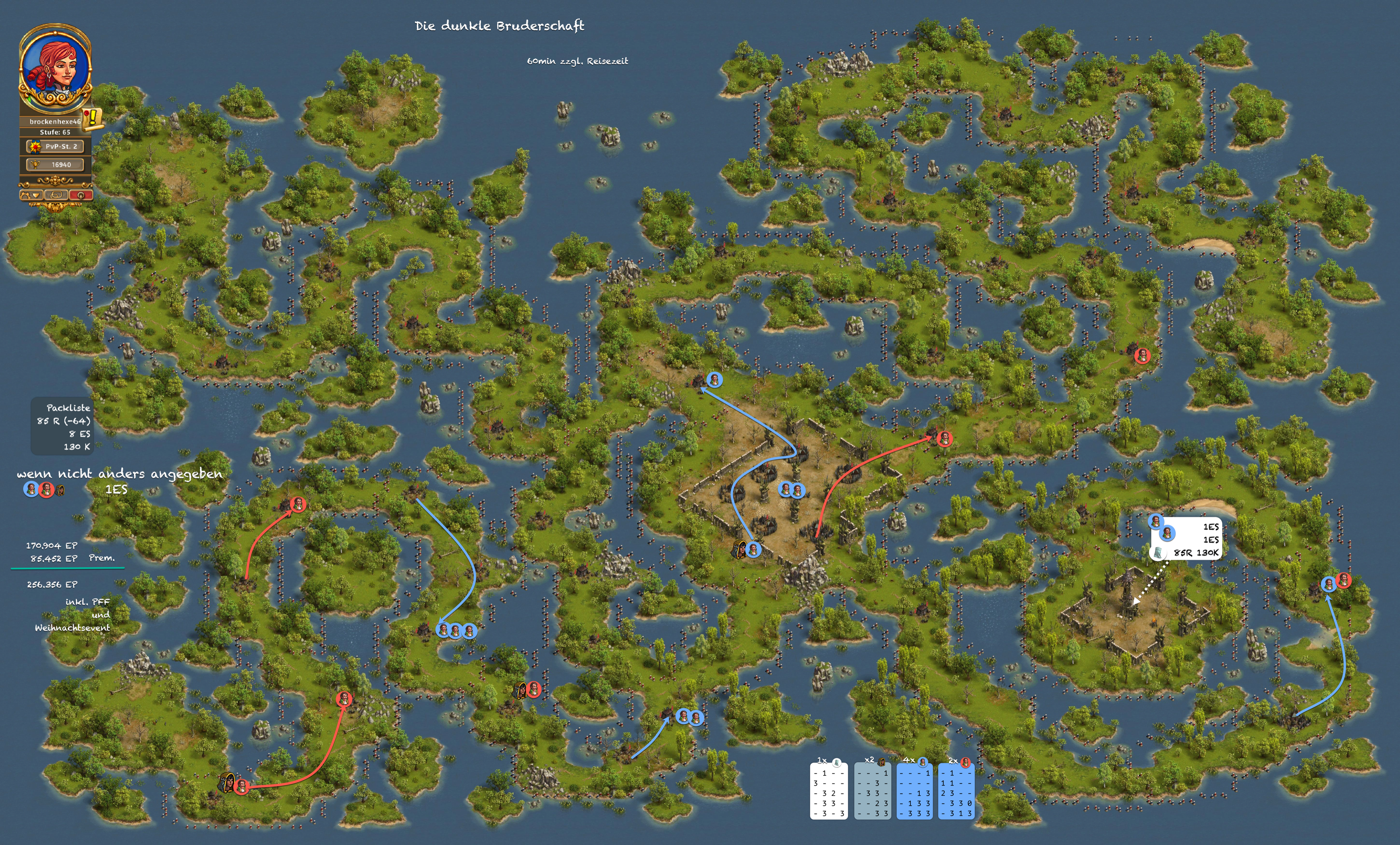Toggle the window-mode button with overlapping rectangles
The image size is (1400, 845).
click(x=56, y=195)
